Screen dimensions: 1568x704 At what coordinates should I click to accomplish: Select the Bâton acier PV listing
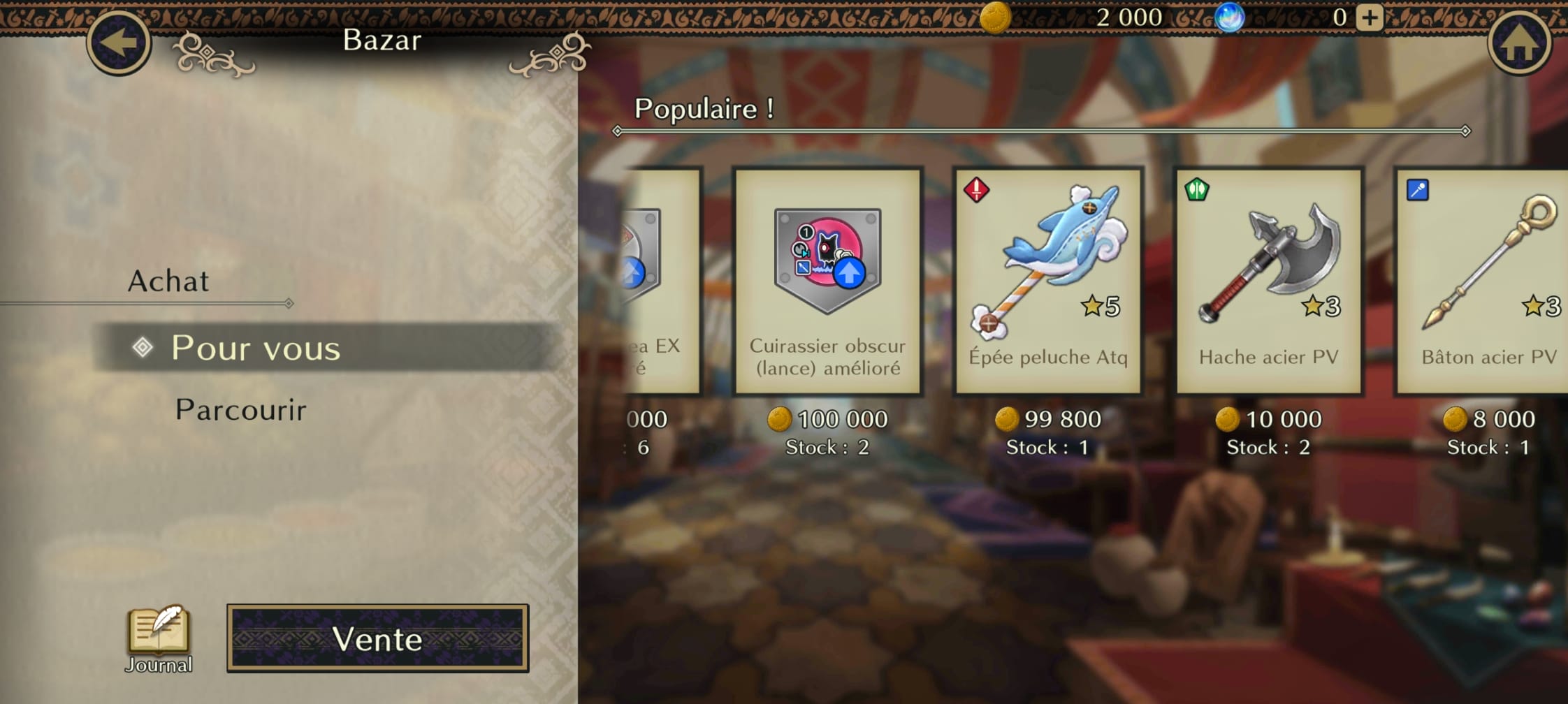pyautogui.click(x=1485, y=281)
